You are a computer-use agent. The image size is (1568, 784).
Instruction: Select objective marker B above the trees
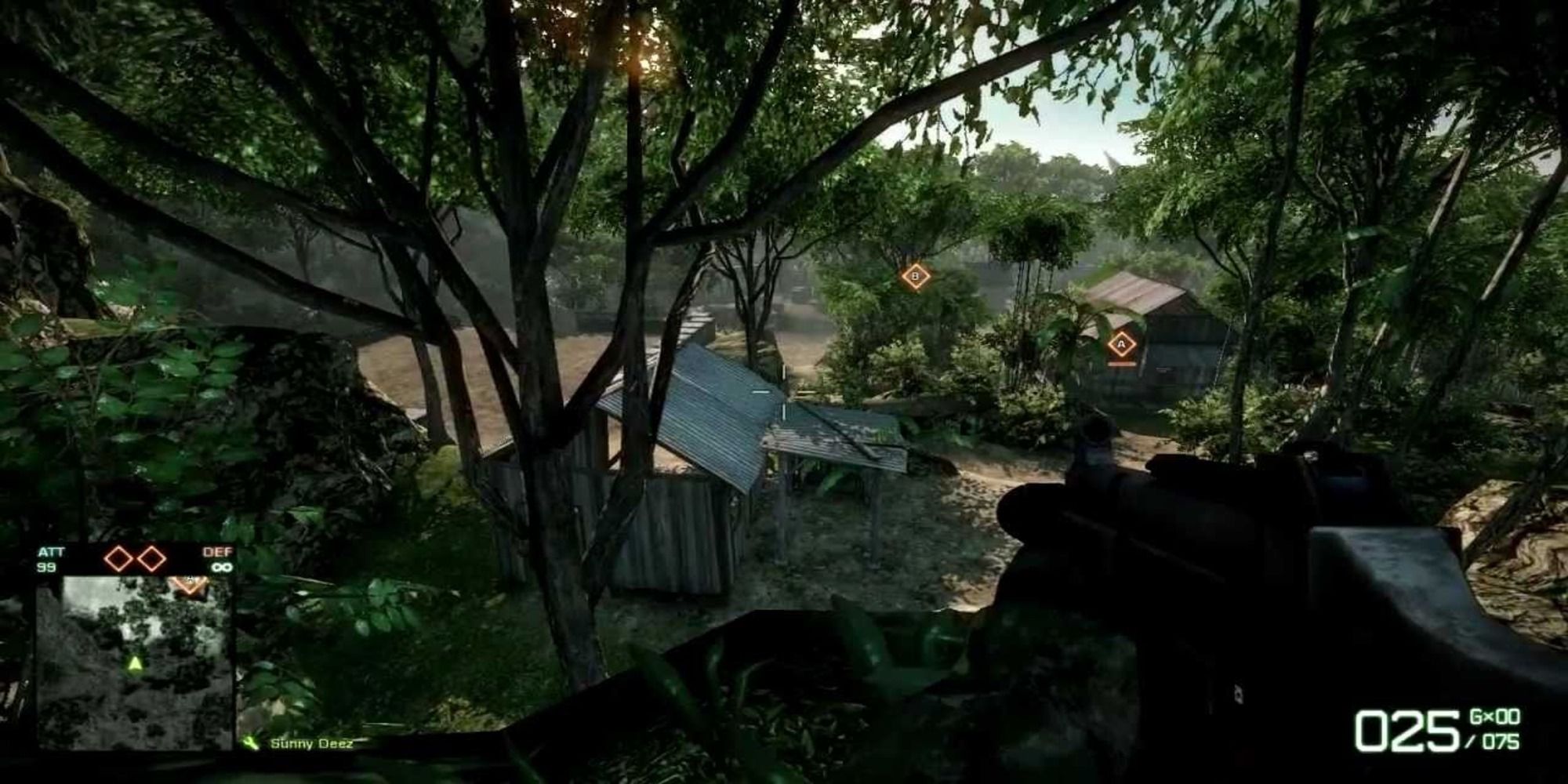(915, 276)
